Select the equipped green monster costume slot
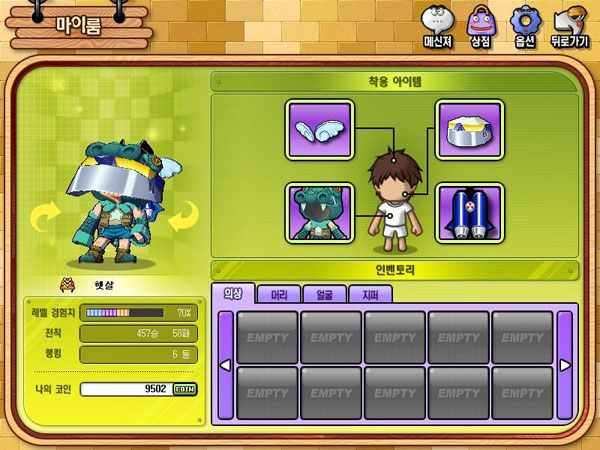Image resolution: width=600 pixels, height=450 pixels. coord(319,212)
